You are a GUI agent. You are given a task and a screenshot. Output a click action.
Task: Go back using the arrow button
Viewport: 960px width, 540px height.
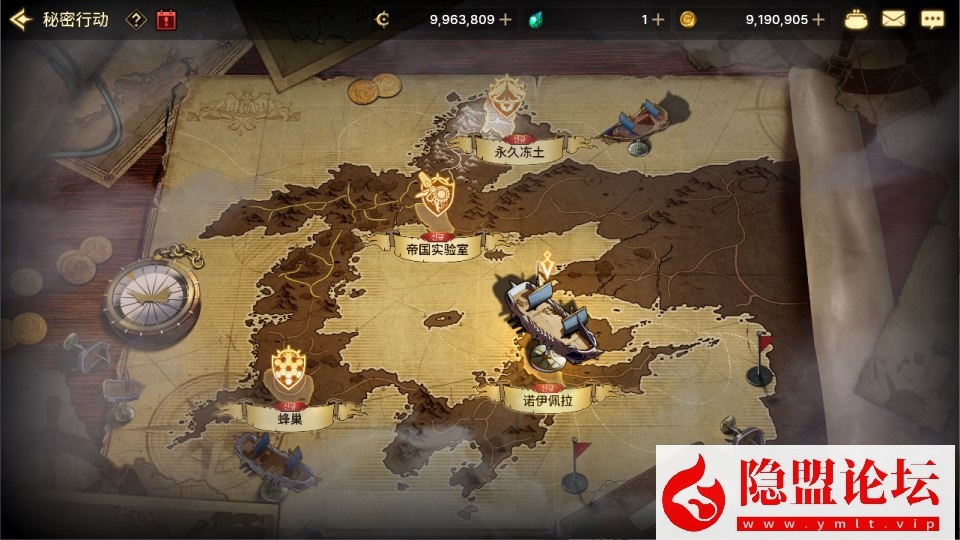[x=20, y=19]
